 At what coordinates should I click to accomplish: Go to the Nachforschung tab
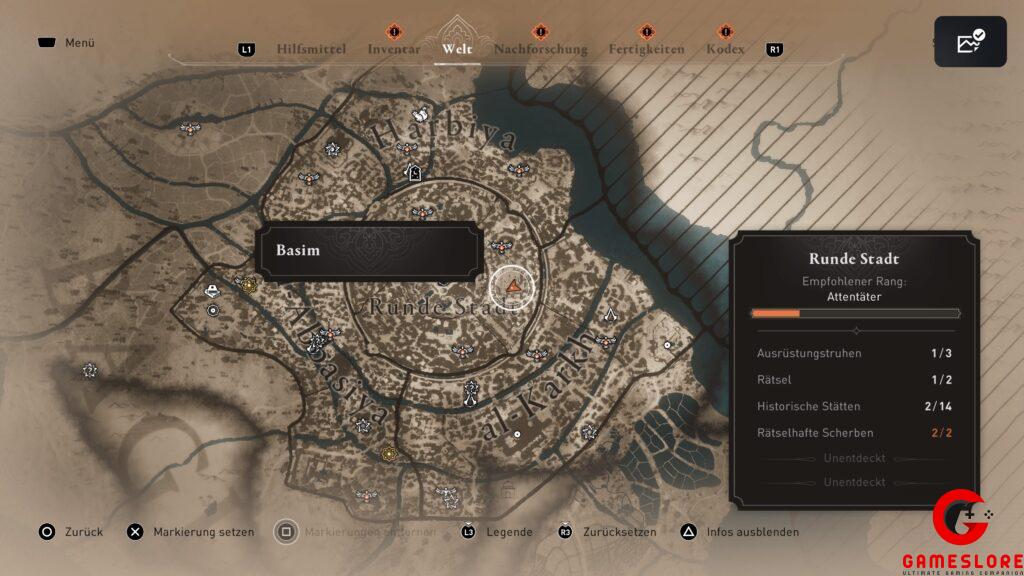point(540,49)
